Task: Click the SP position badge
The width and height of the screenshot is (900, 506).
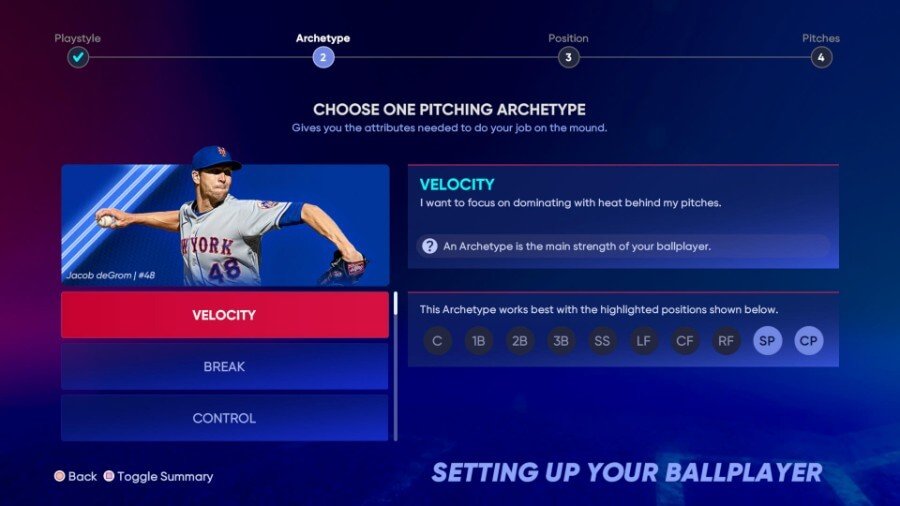Action: pyautogui.click(x=768, y=341)
